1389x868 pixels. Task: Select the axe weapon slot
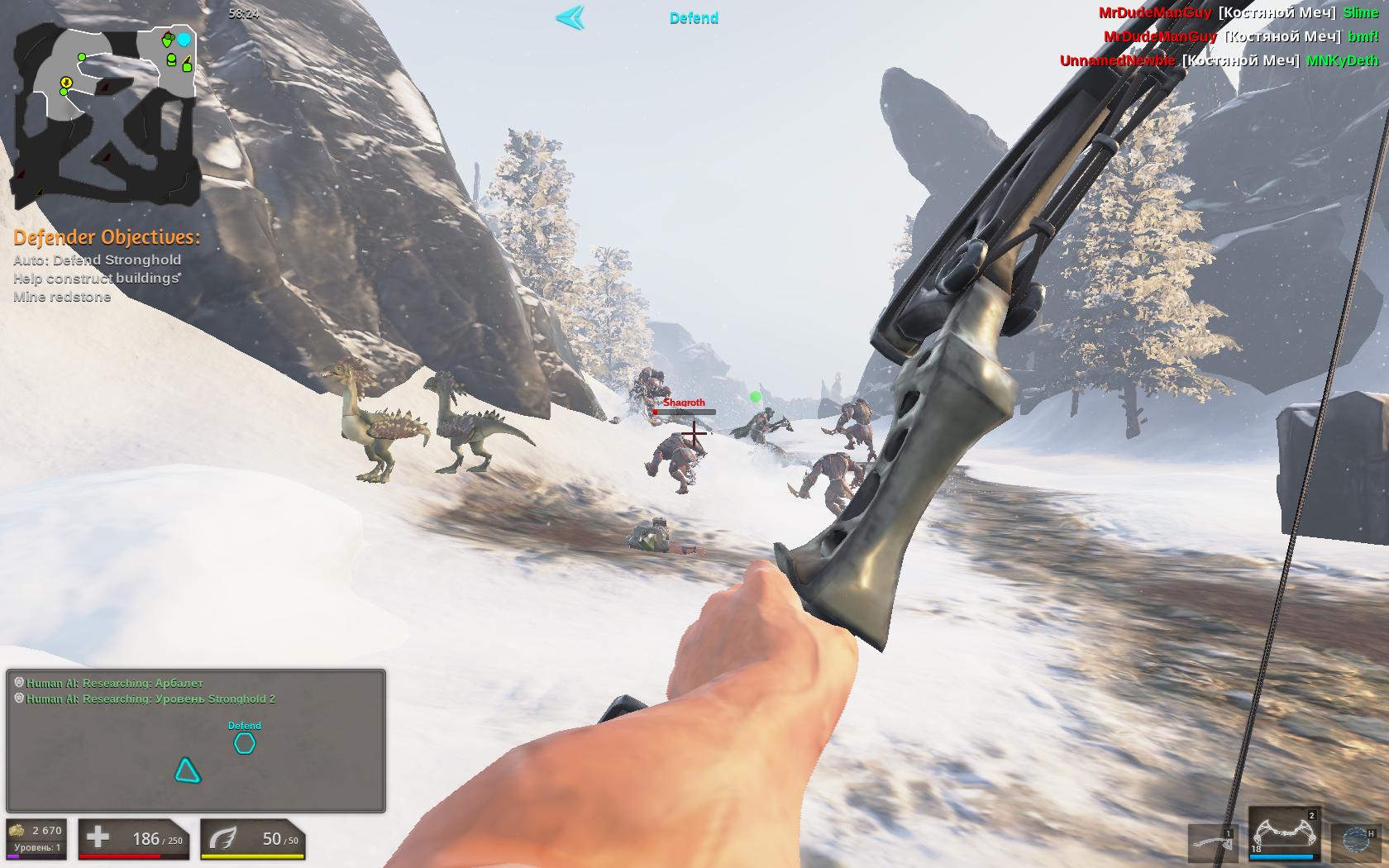tap(1214, 843)
